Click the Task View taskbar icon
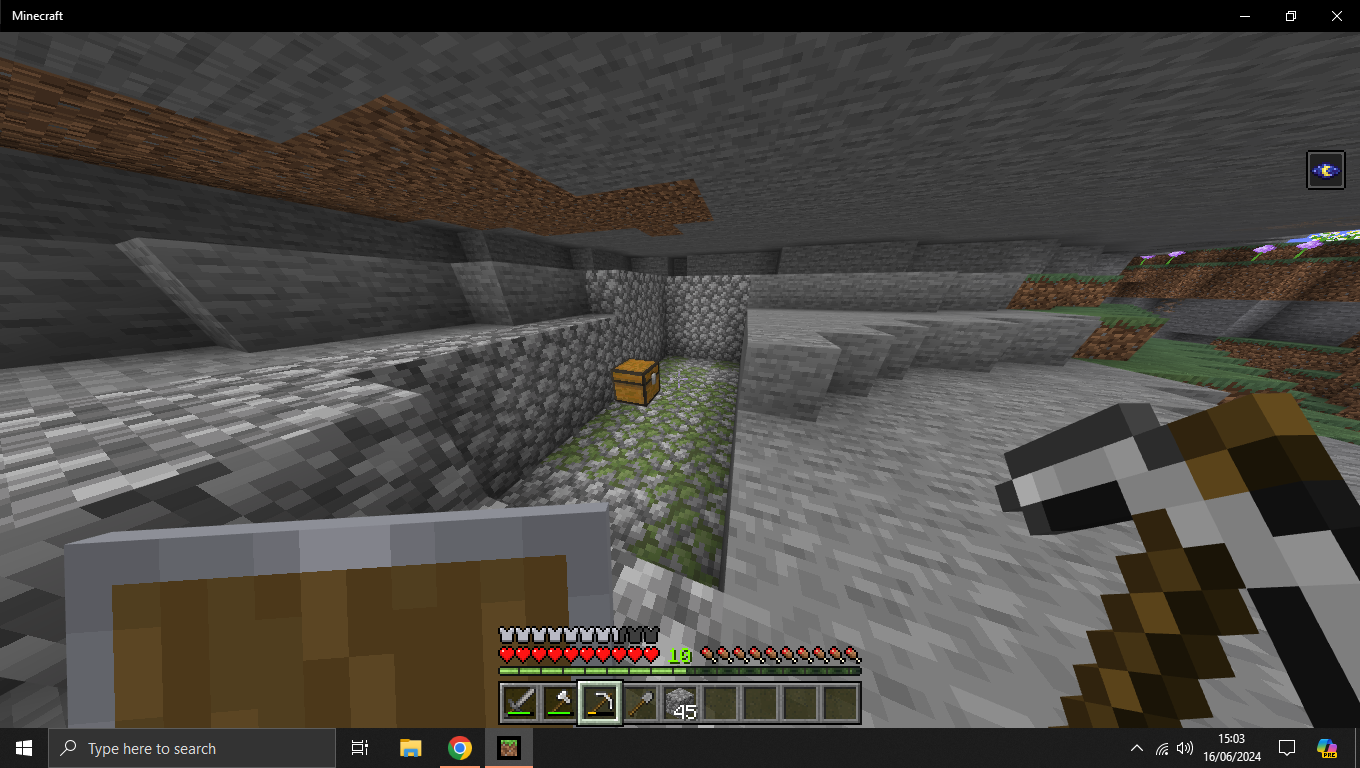Screen dimensions: 1360x768 click(359, 747)
